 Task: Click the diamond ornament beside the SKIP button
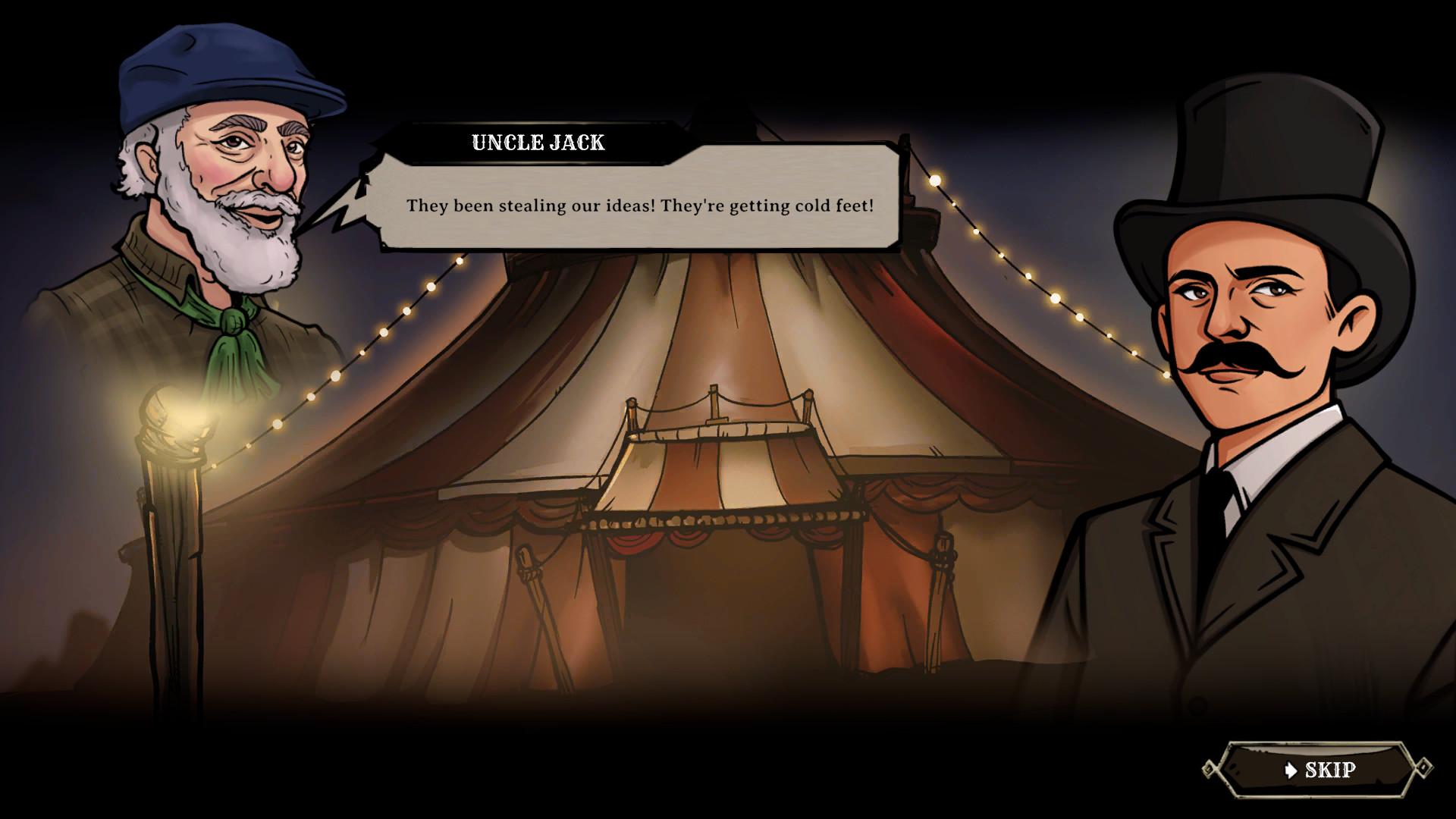coord(1424,767)
